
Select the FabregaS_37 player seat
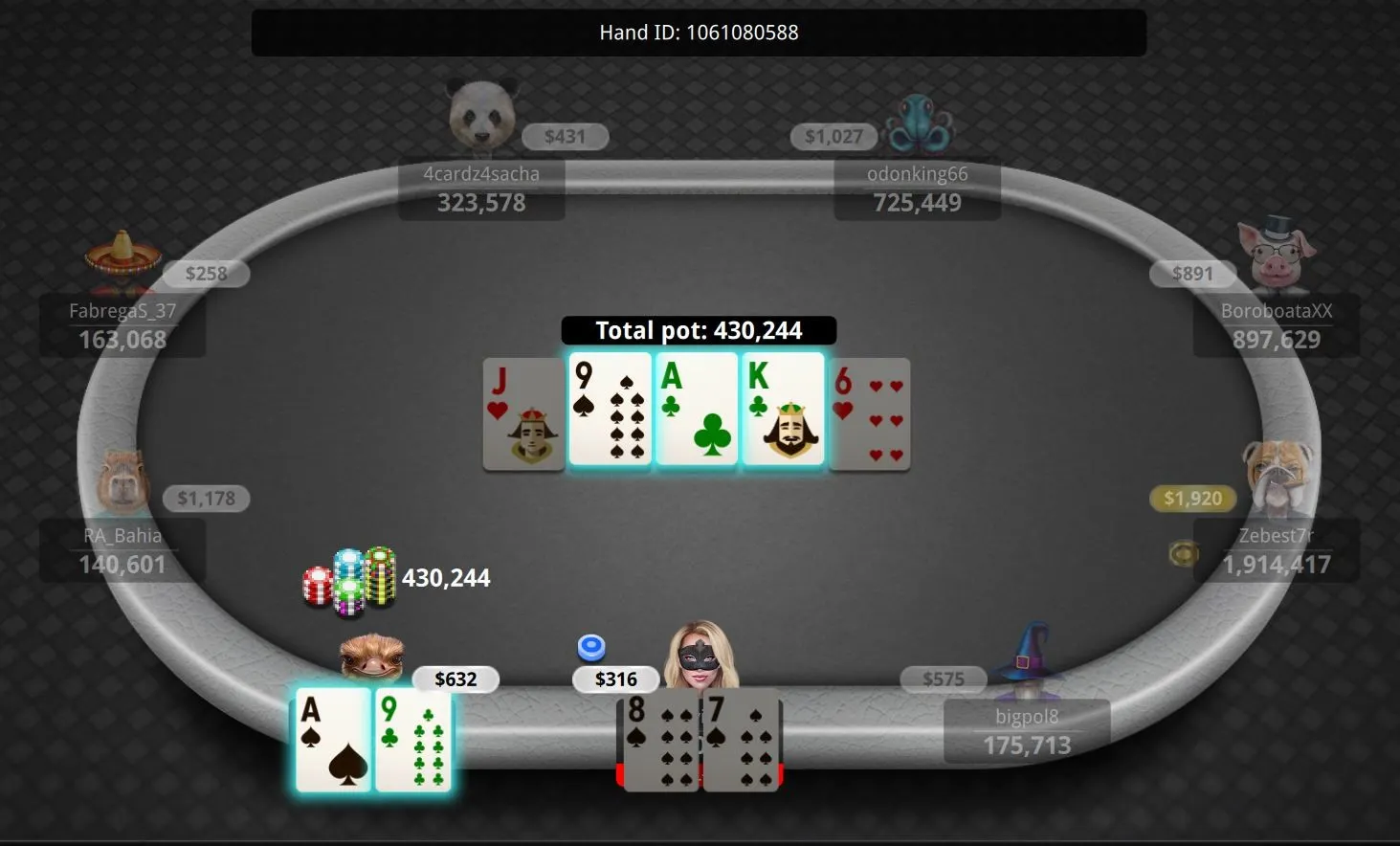pos(122,325)
